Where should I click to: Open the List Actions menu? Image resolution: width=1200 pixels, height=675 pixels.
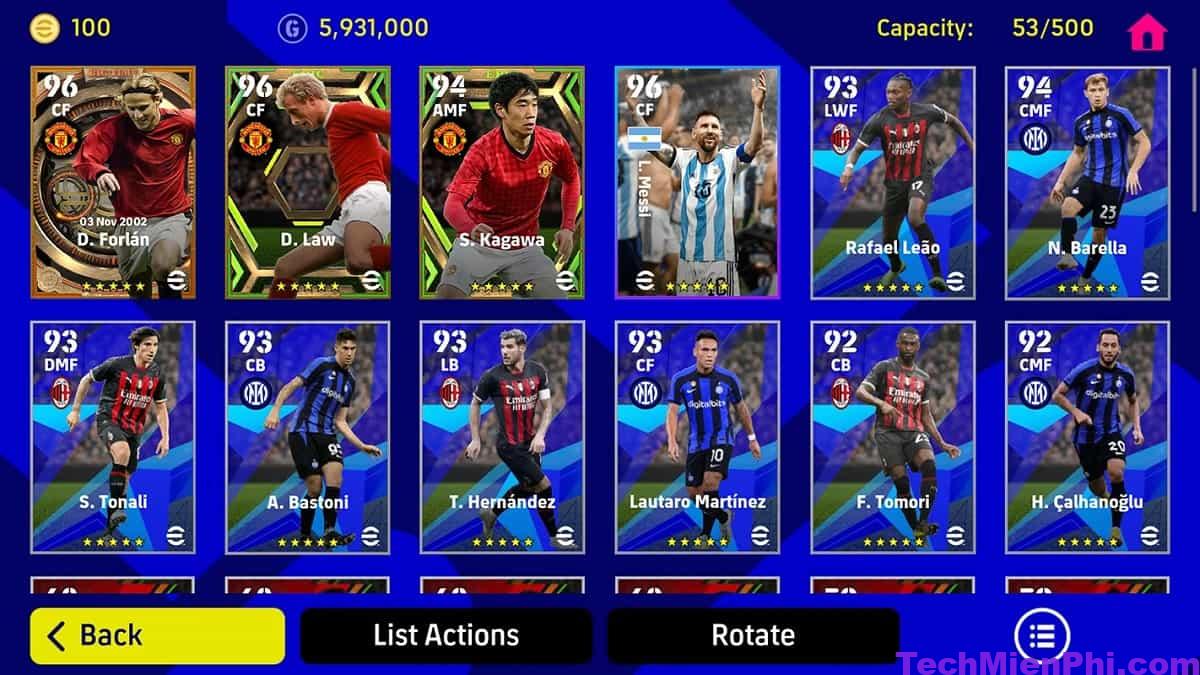pyautogui.click(x=446, y=636)
